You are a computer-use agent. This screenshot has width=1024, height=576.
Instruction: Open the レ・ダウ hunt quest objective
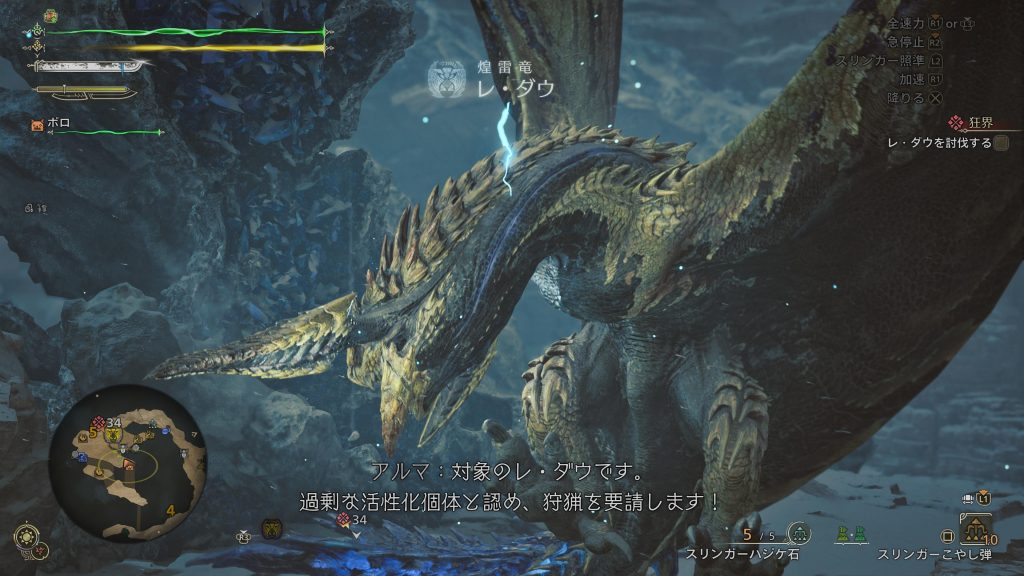[940, 143]
